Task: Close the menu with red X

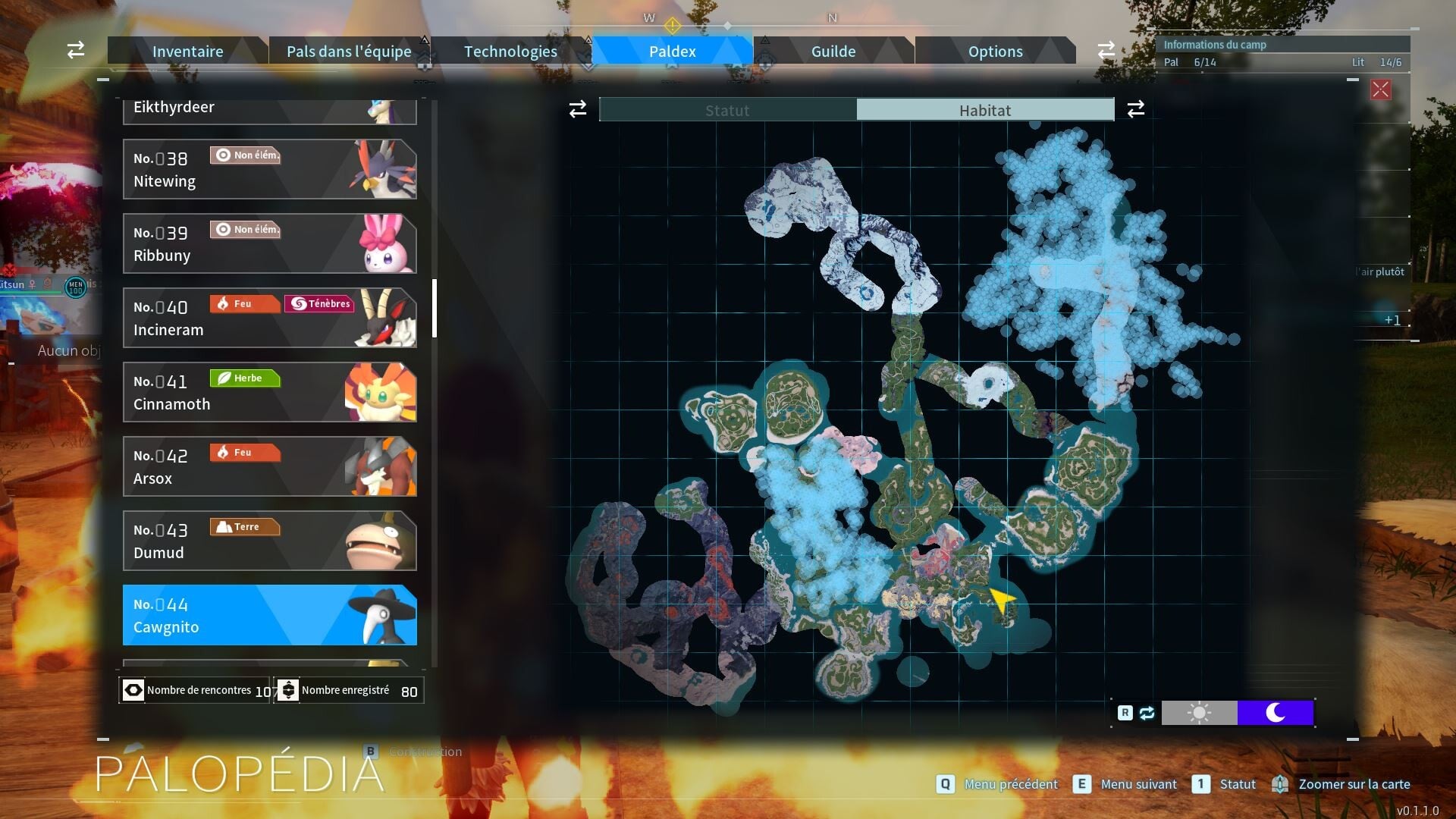Action: tap(1380, 90)
